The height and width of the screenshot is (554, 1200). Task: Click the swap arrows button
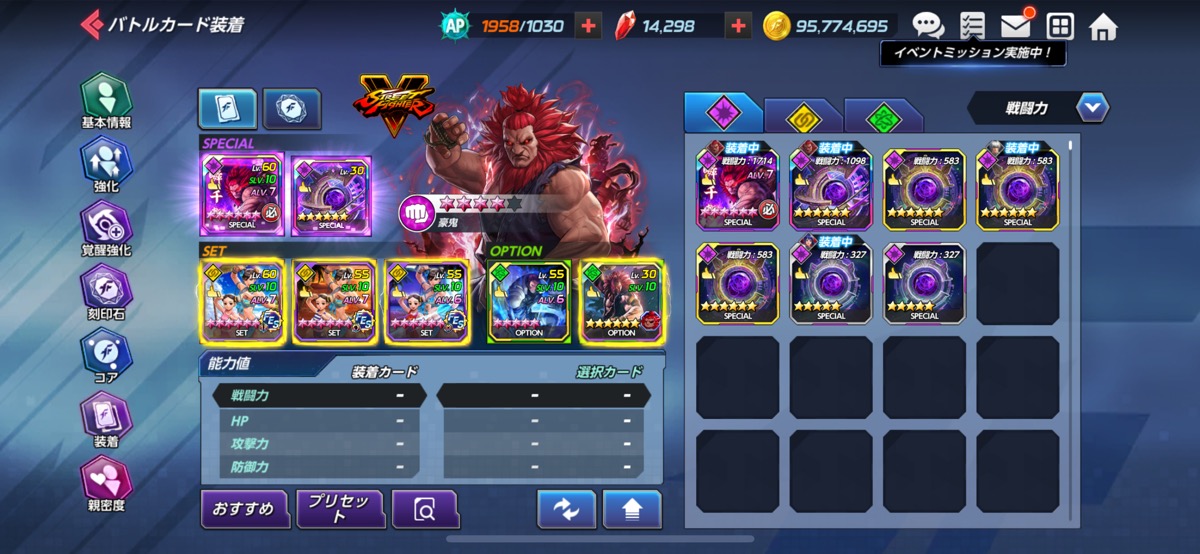pyautogui.click(x=566, y=510)
